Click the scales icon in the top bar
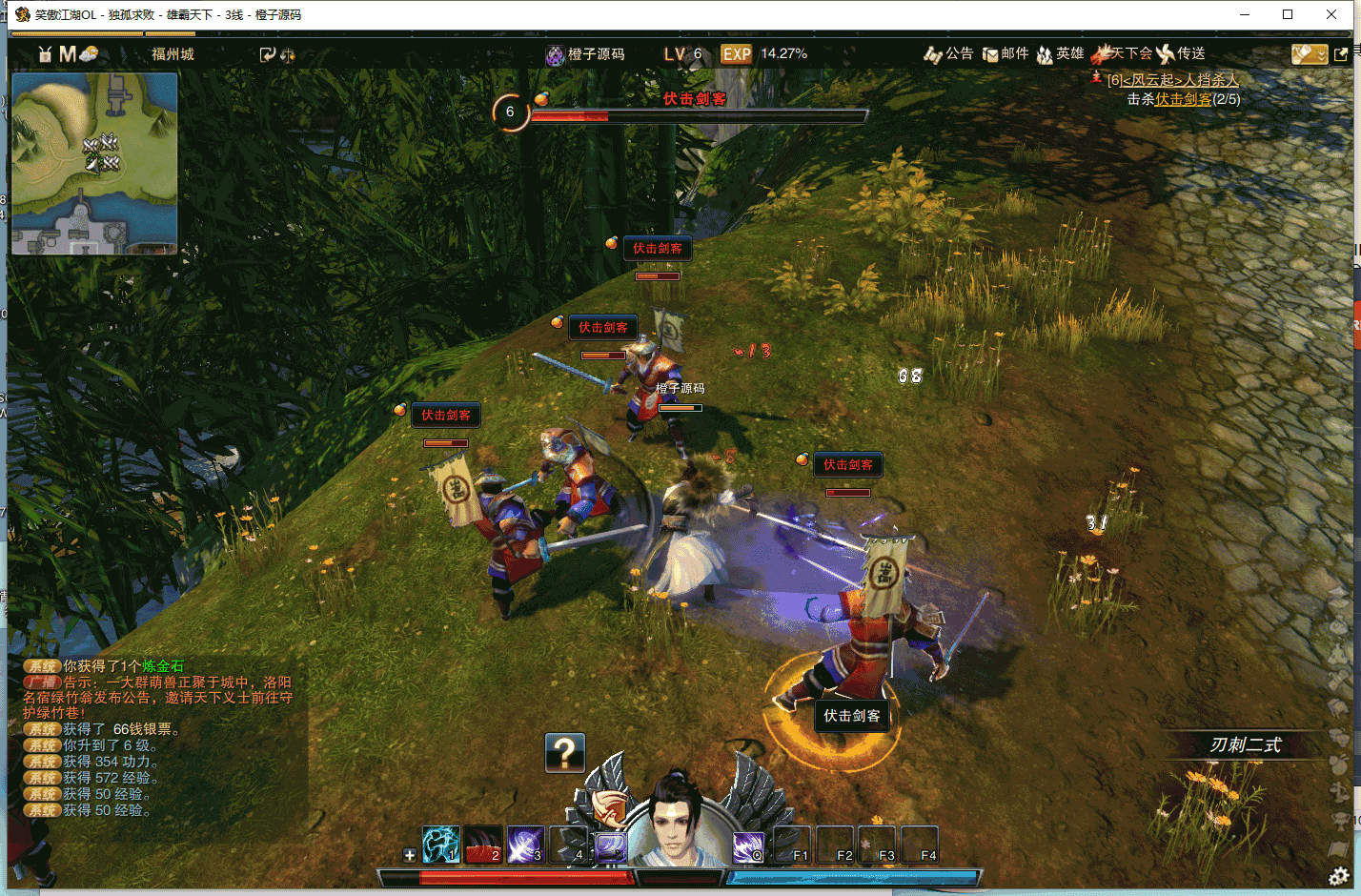Image resolution: width=1361 pixels, height=896 pixels. (x=288, y=55)
